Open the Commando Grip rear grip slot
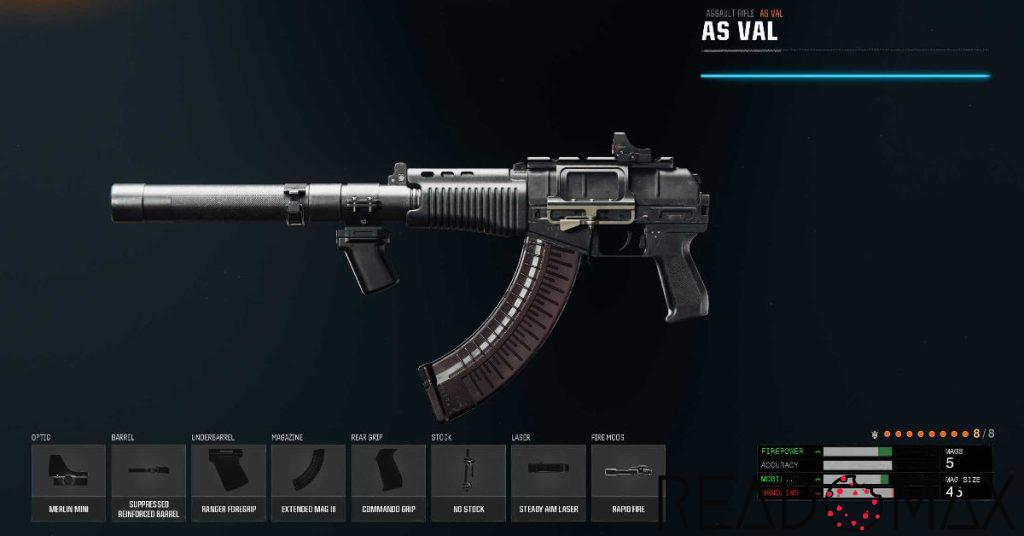Image resolution: width=1024 pixels, height=536 pixels. pos(388,482)
